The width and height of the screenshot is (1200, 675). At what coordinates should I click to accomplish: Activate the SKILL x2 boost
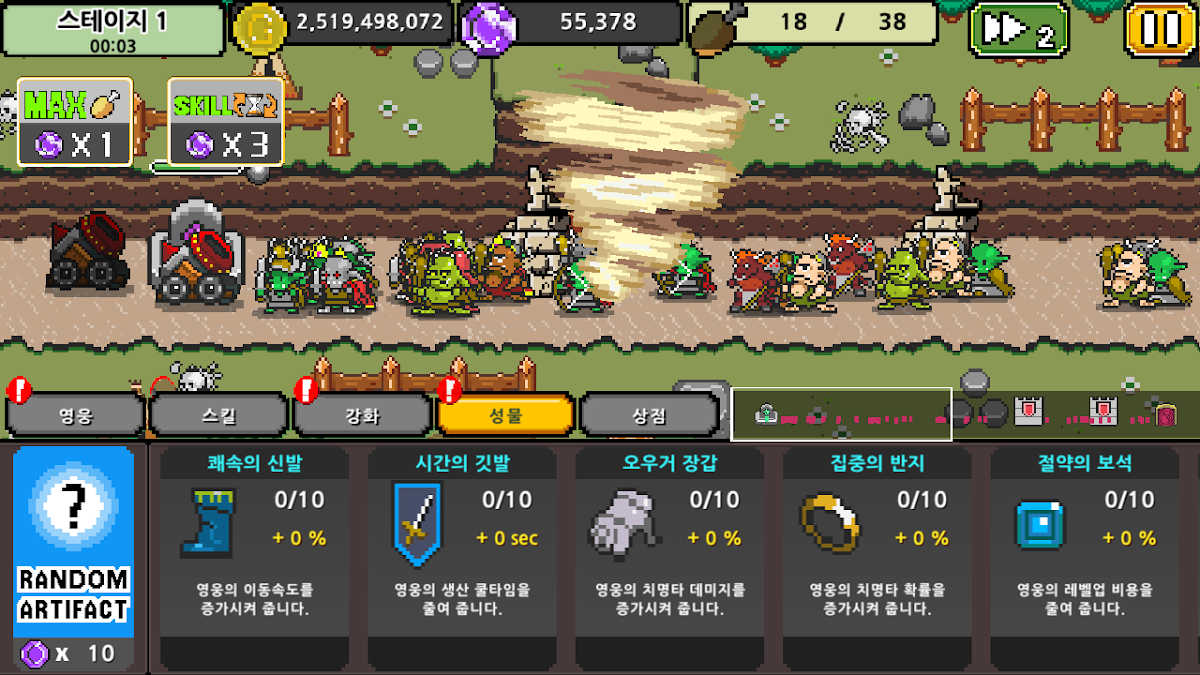click(x=225, y=122)
